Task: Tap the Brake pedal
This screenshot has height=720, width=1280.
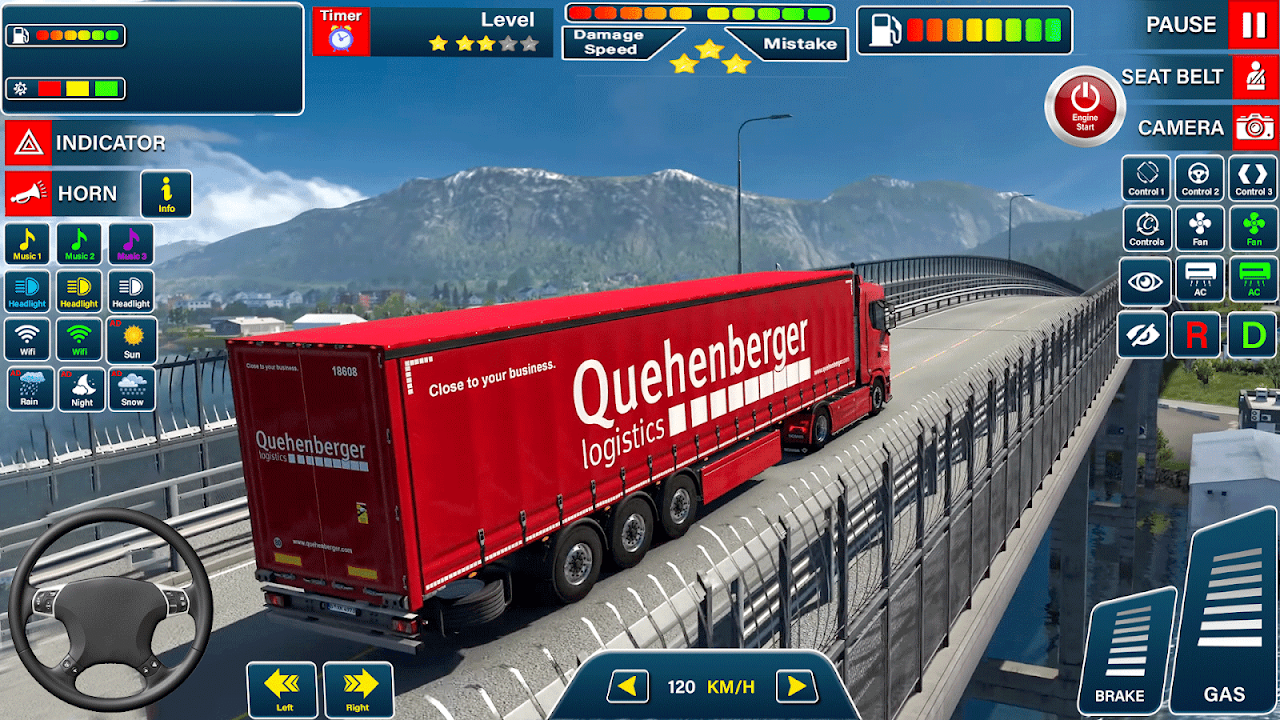Action: [x=1124, y=650]
